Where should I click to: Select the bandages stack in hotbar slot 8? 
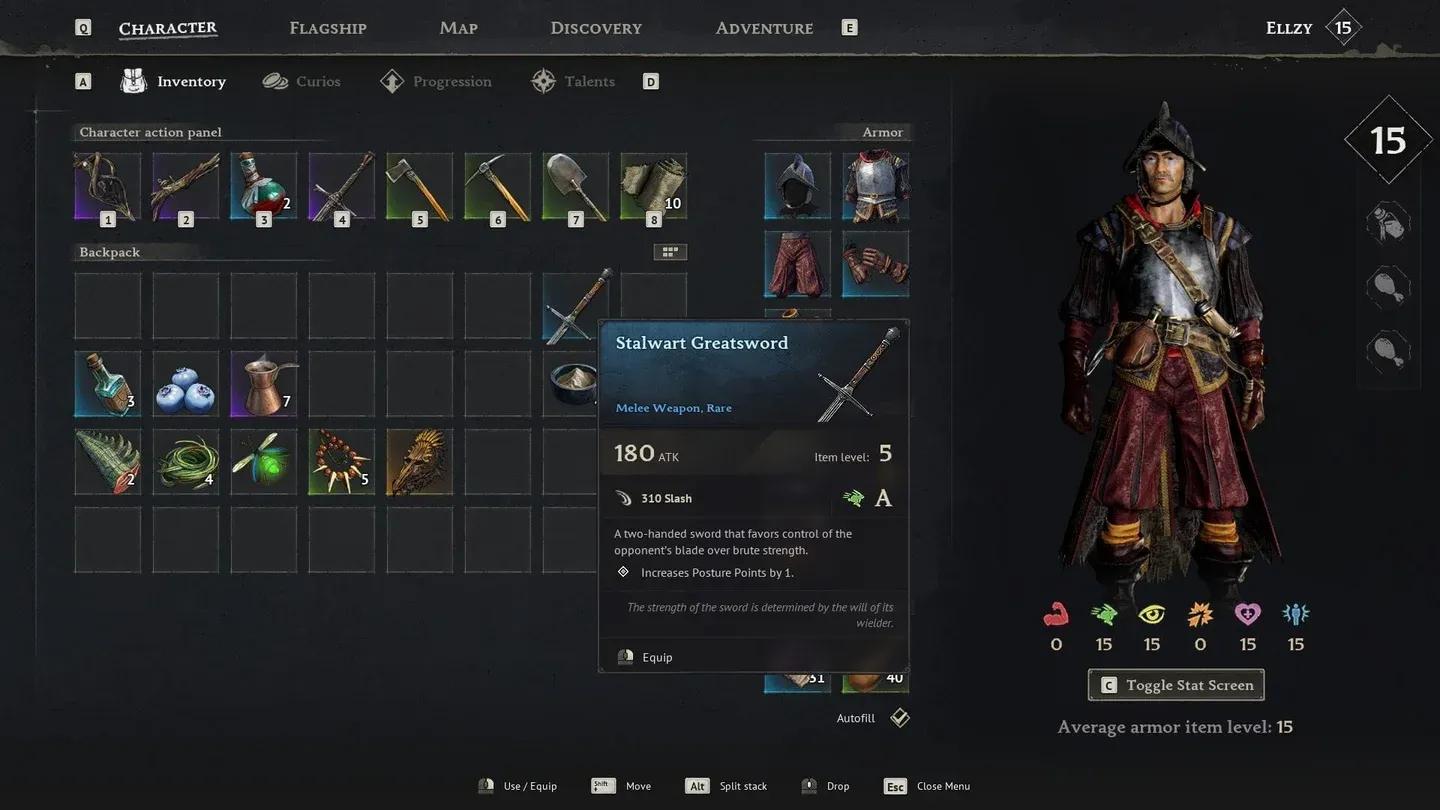[653, 185]
